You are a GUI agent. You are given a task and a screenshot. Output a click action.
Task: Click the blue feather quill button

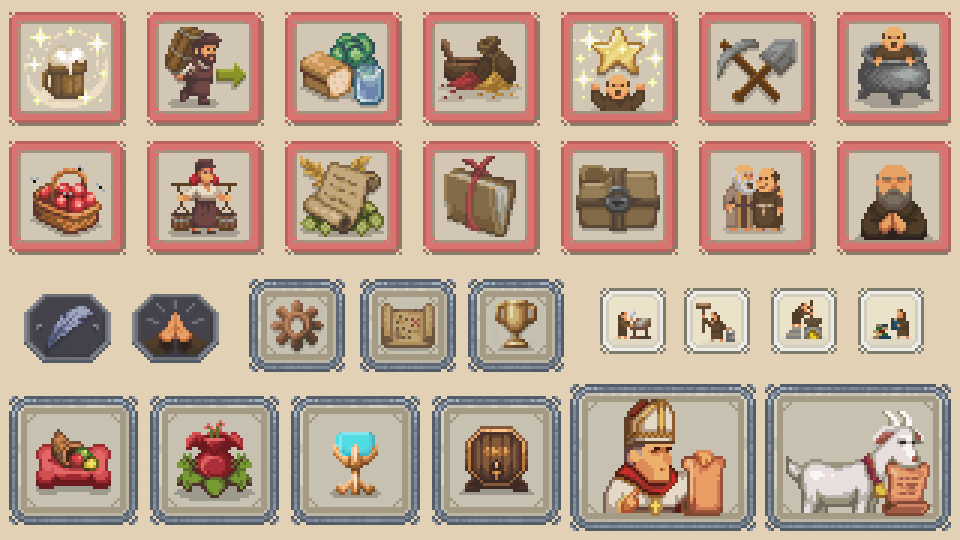pos(67,327)
